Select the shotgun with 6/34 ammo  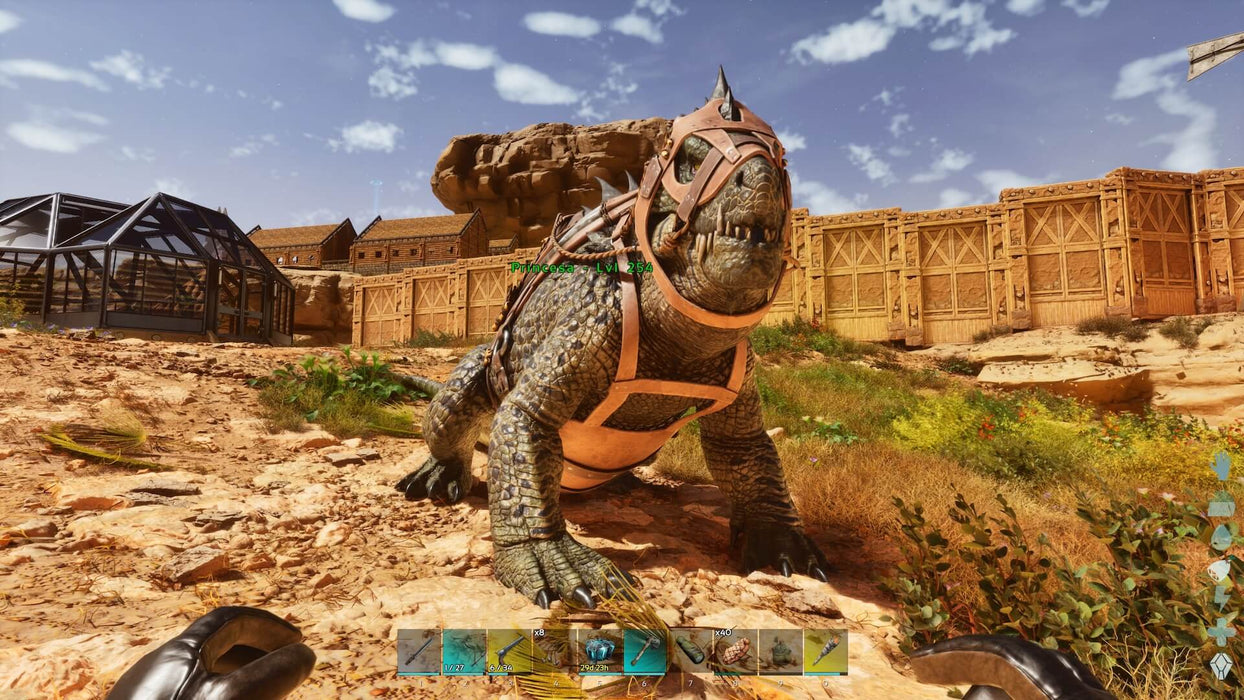pyautogui.click(x=509, y=651)
